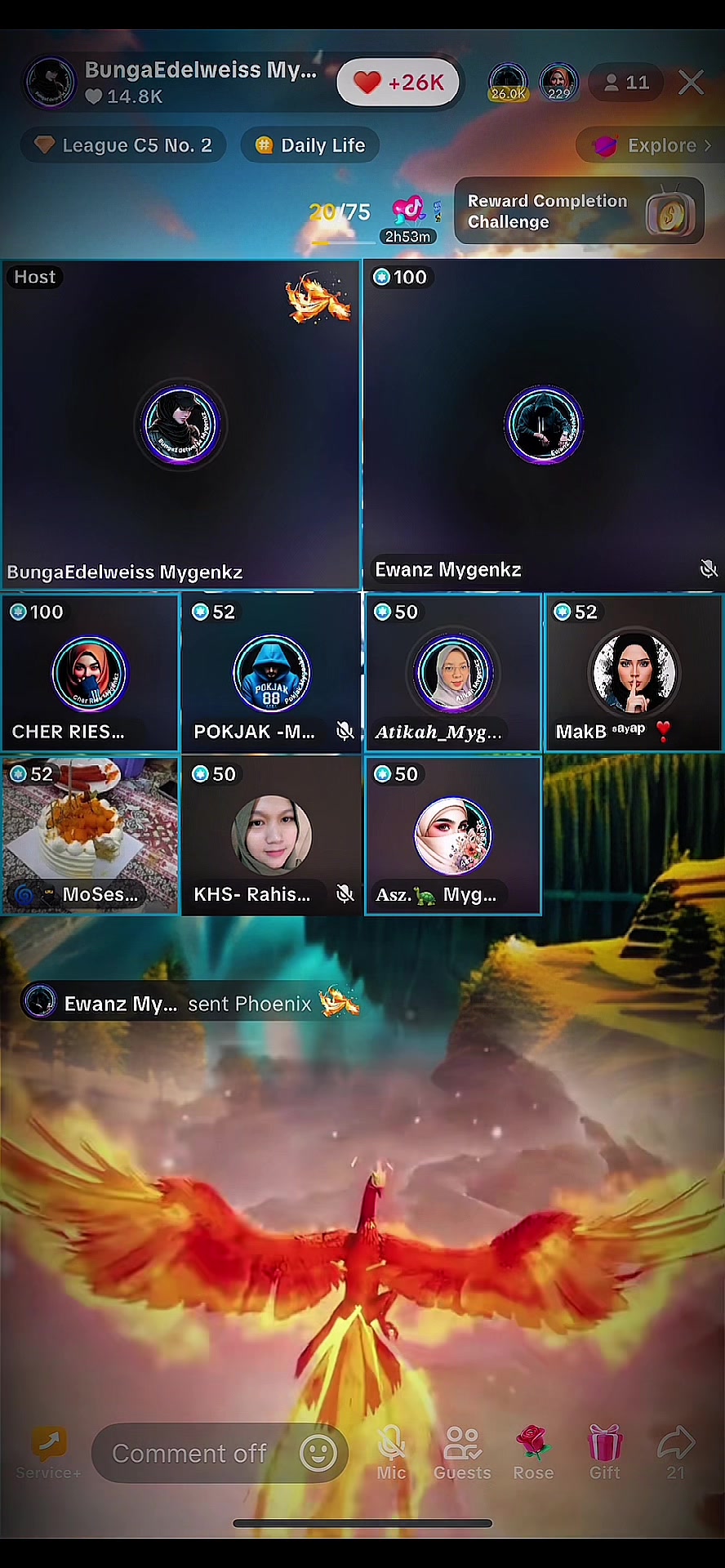Select MakB guest seat
This screenshot has width=725, height=1568.
tap(634, 673)
